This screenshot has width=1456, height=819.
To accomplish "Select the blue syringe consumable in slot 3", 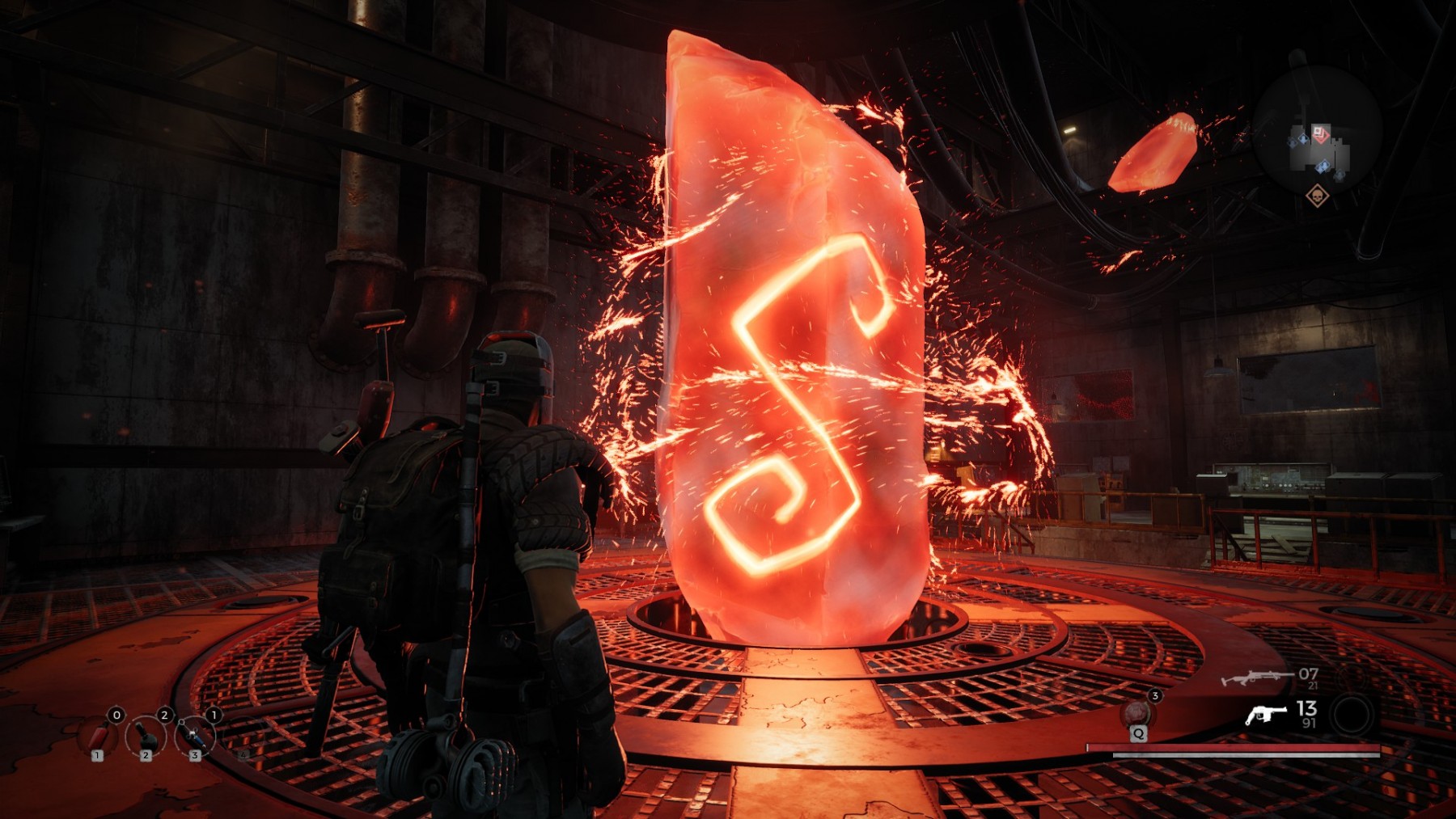I will tap(195, 737).
